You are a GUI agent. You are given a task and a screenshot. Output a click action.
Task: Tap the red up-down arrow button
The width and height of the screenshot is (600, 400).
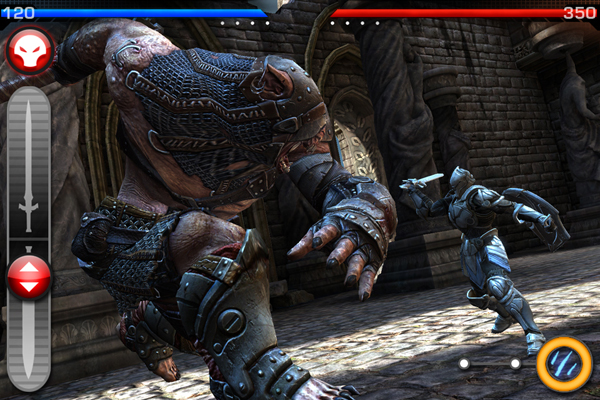[29, 277]
